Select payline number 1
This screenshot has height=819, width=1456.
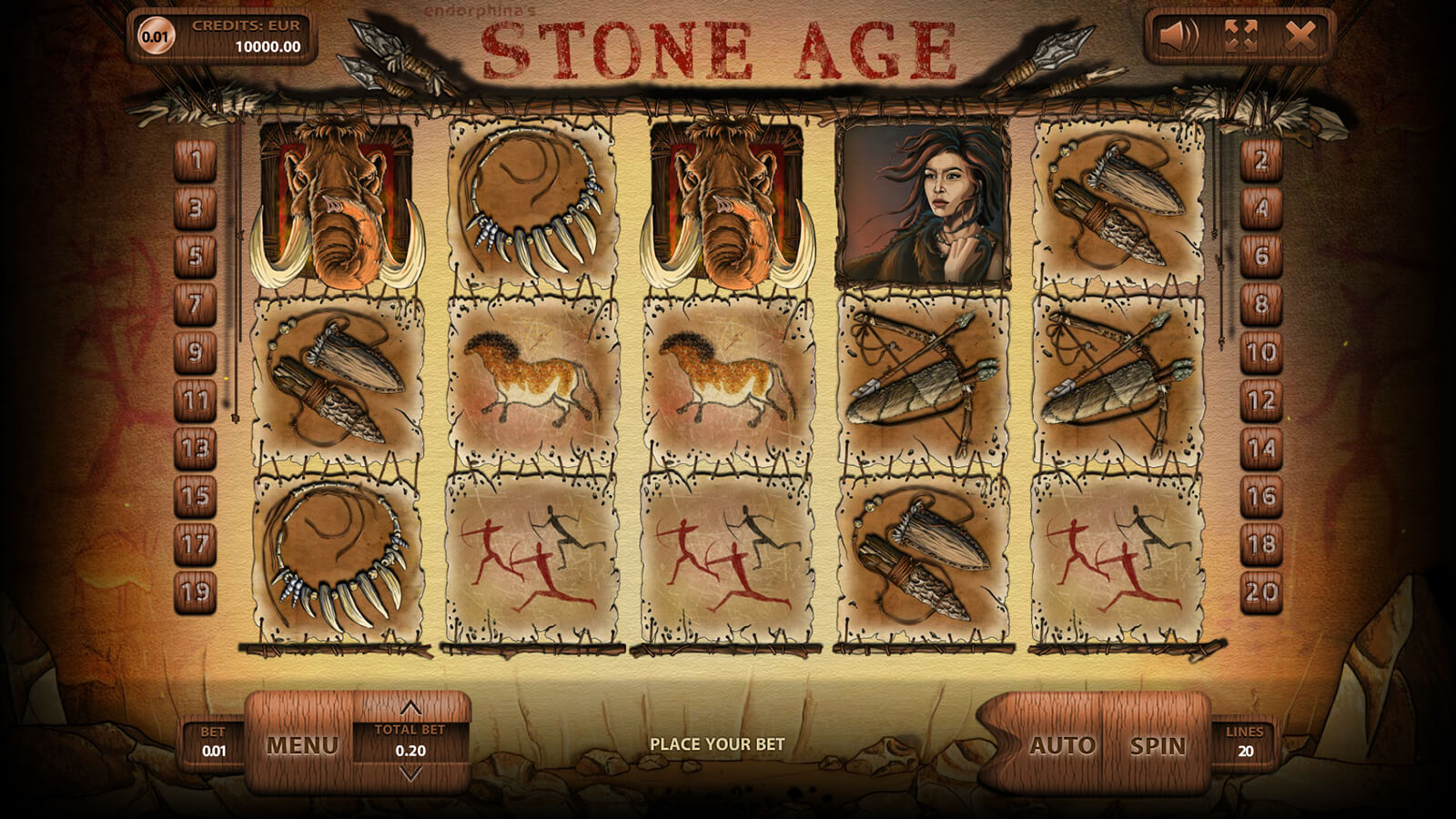(x=195, y=161)
